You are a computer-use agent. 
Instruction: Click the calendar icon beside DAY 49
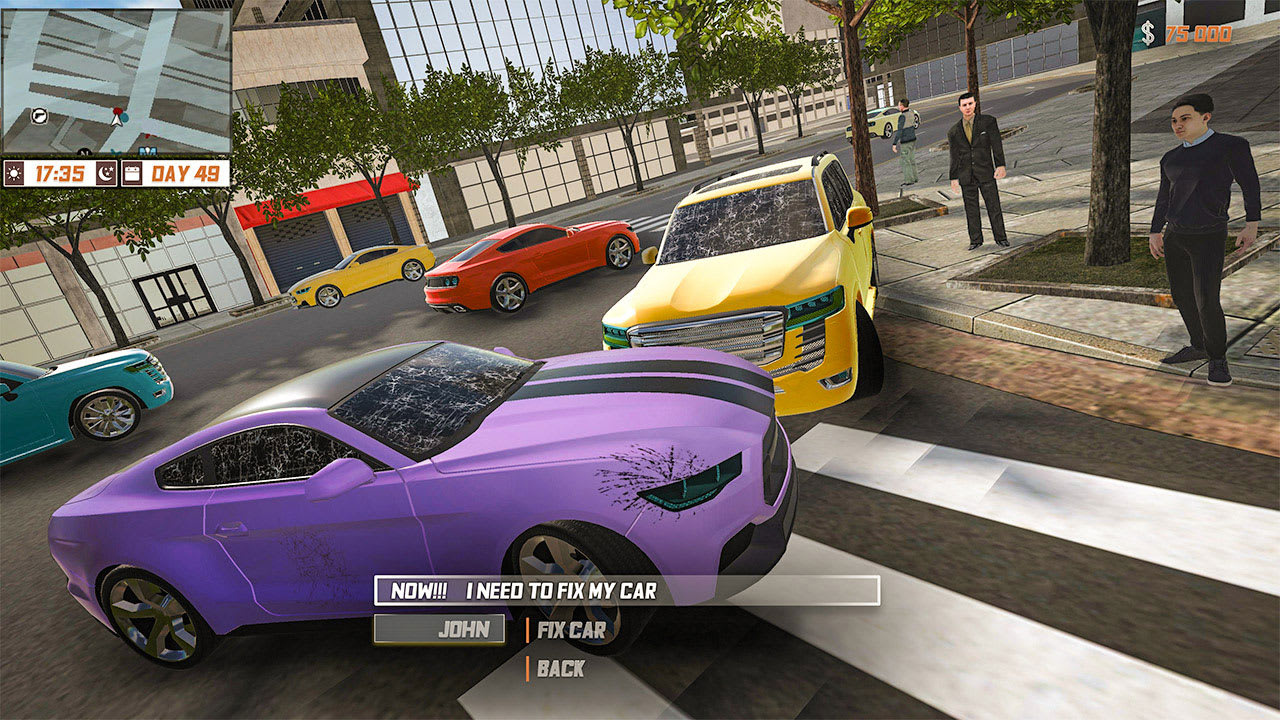[133, 174]
